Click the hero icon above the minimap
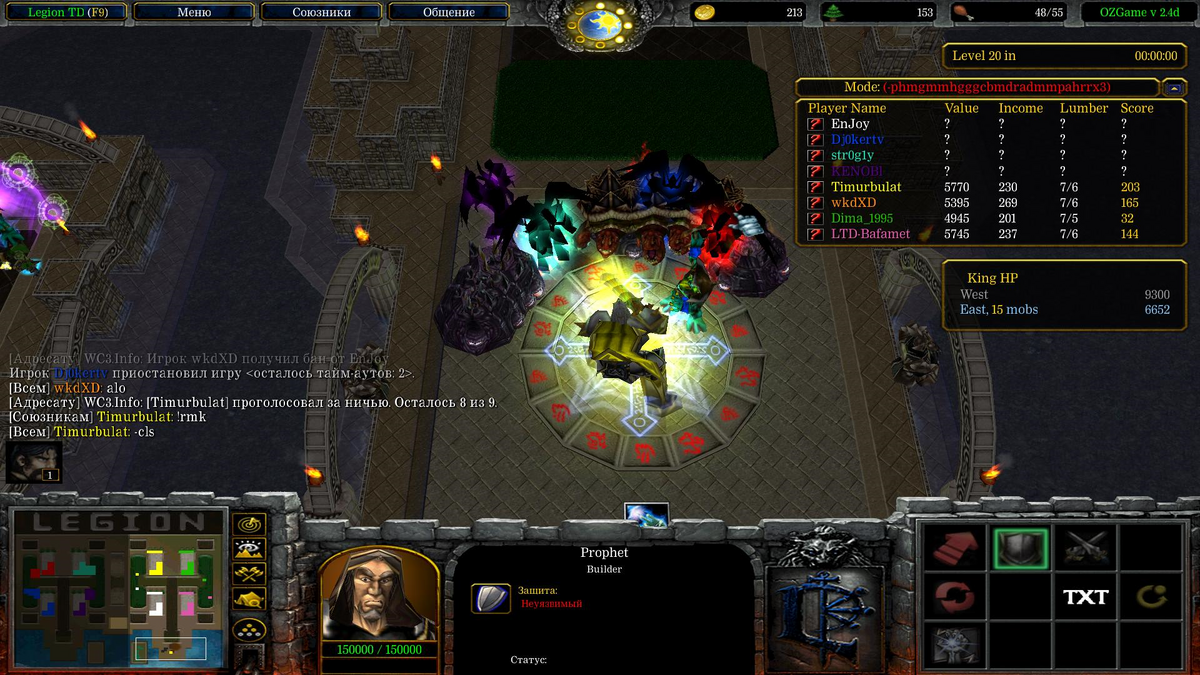This screenshot has height=675, width=1200. pos(34,462)
